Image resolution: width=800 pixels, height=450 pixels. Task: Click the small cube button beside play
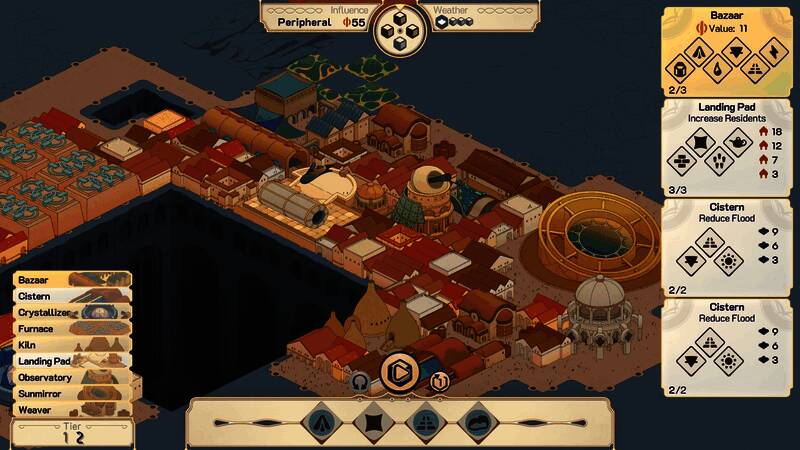[437, 381]
